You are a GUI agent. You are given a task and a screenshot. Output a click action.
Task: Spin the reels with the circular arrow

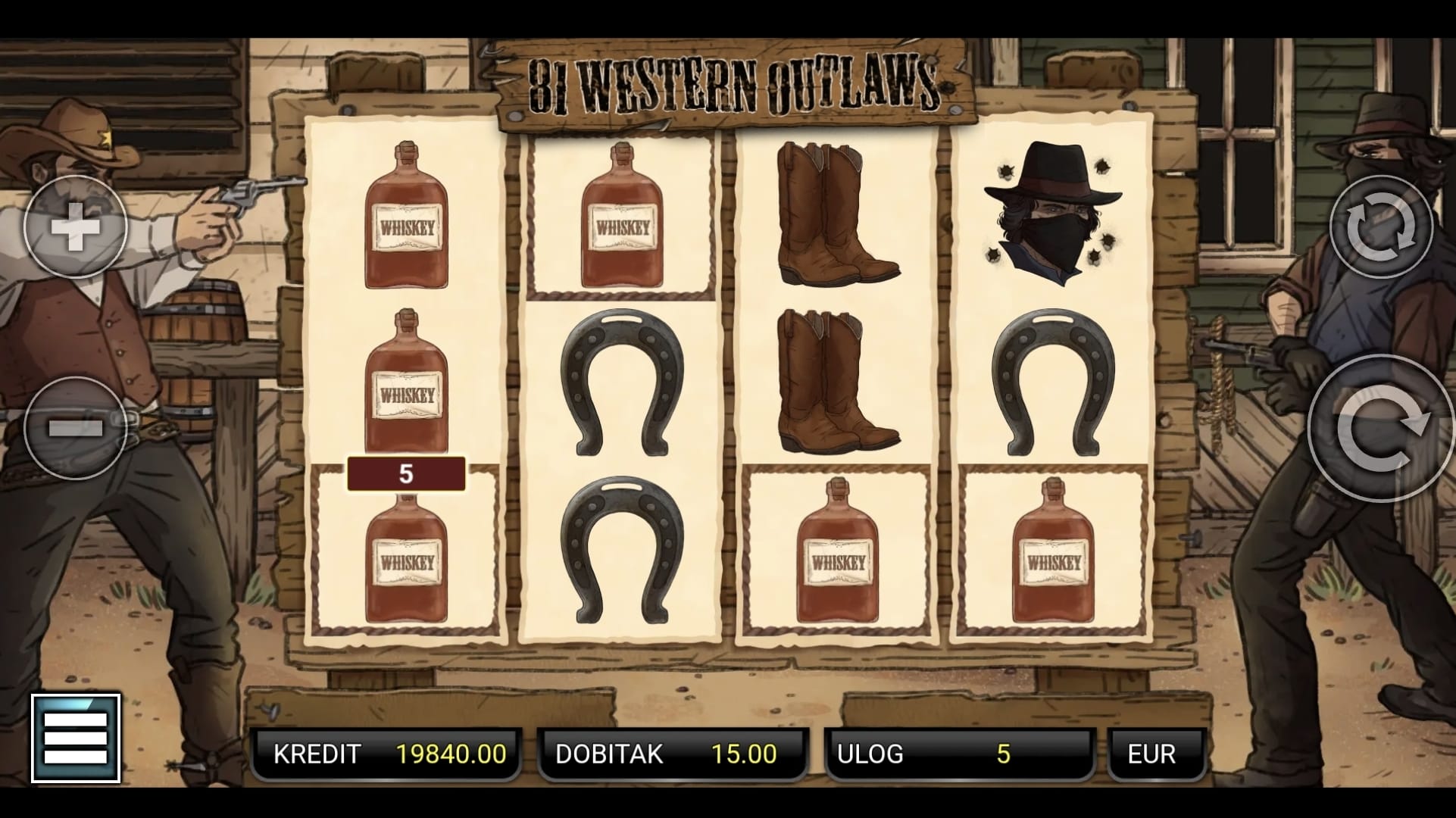1382,429
